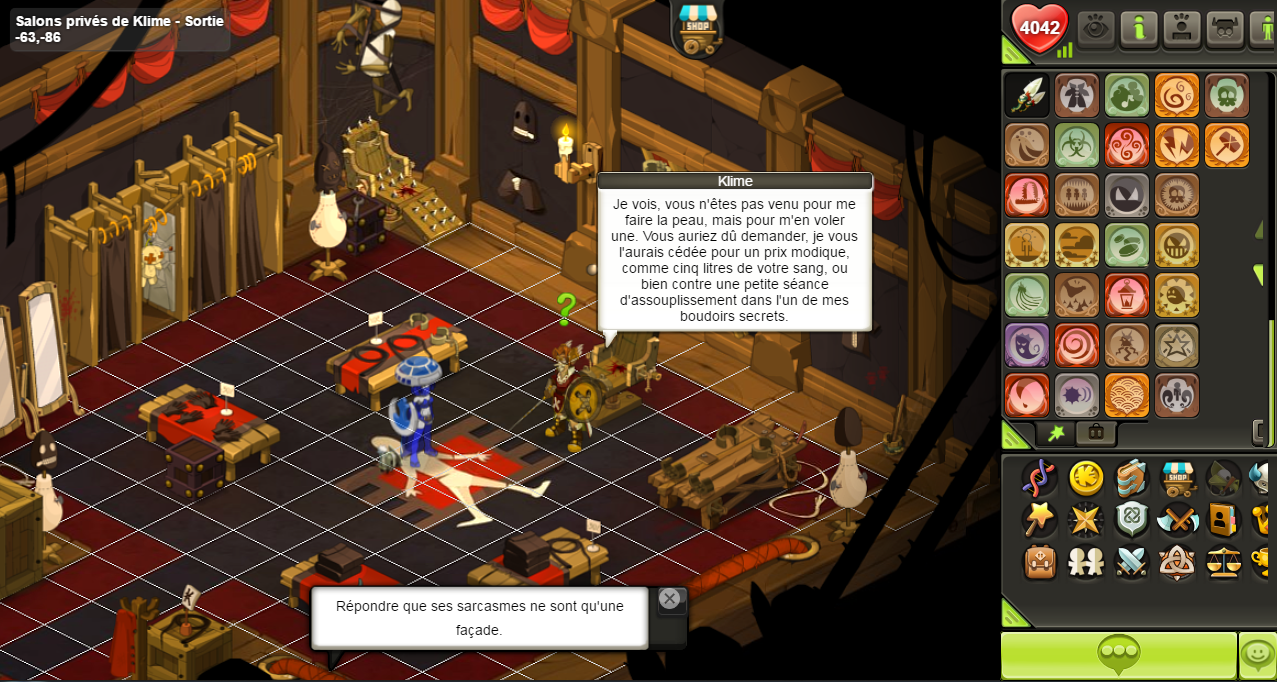Image resolution: width=1277 pixels, height=682 pixels.
Task: Toggle the eye icon in the top bar
Action: point(1096,28)
